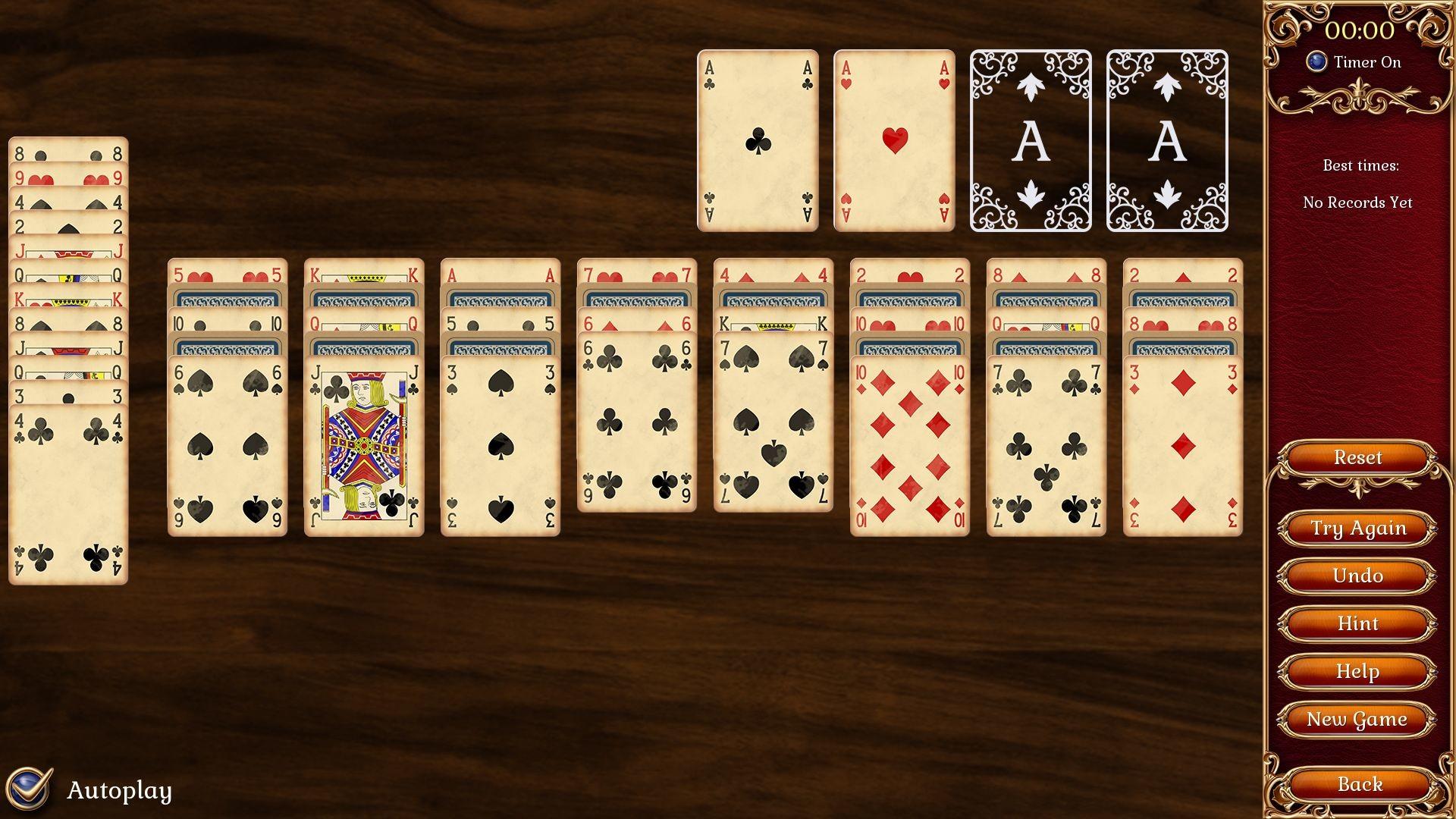
Task: Click Try Again to restart the deal
Action: [x=1358, y=528]
